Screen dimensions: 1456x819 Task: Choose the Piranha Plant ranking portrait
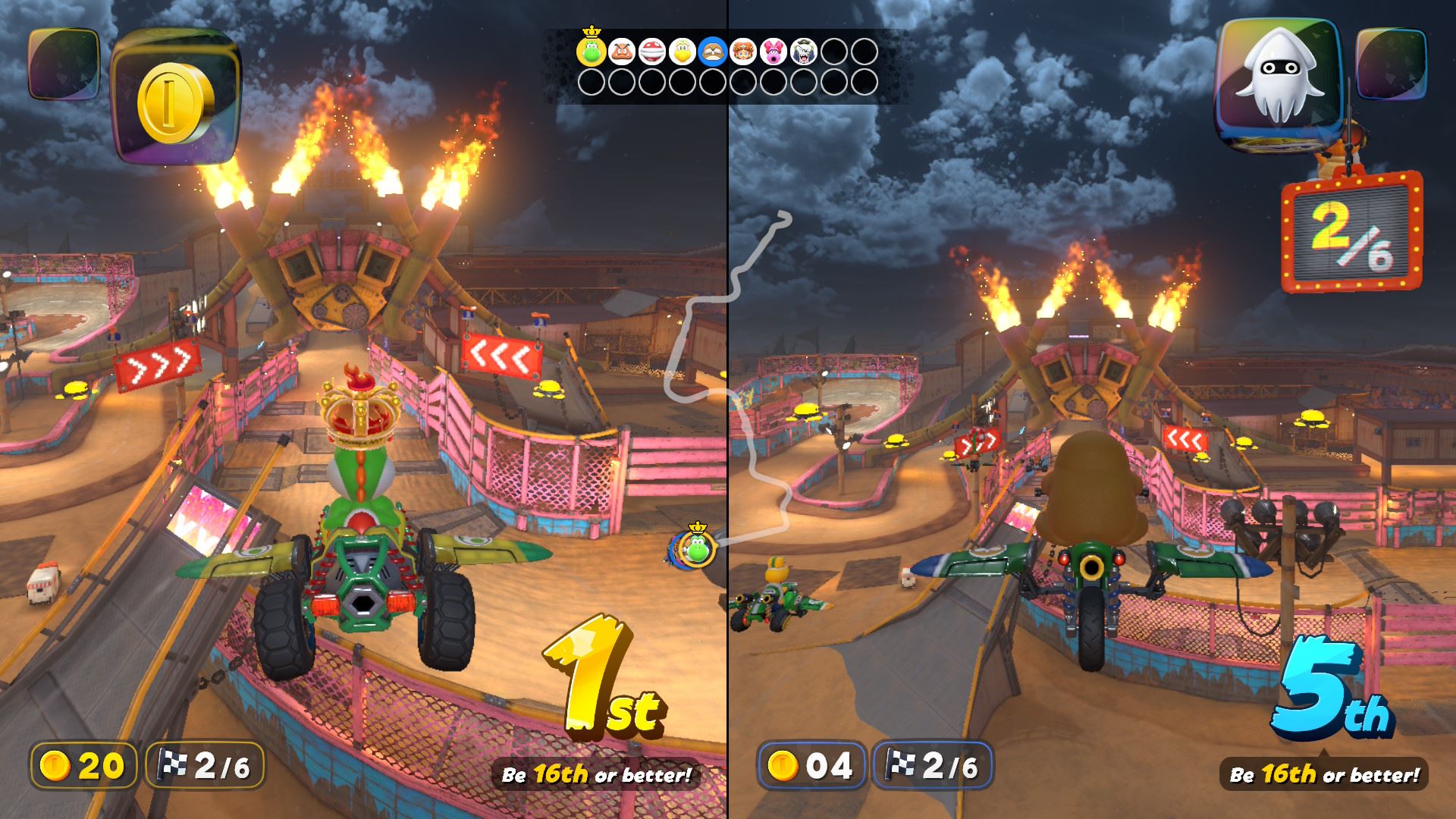pyautogui.click(x=651, y=52)
